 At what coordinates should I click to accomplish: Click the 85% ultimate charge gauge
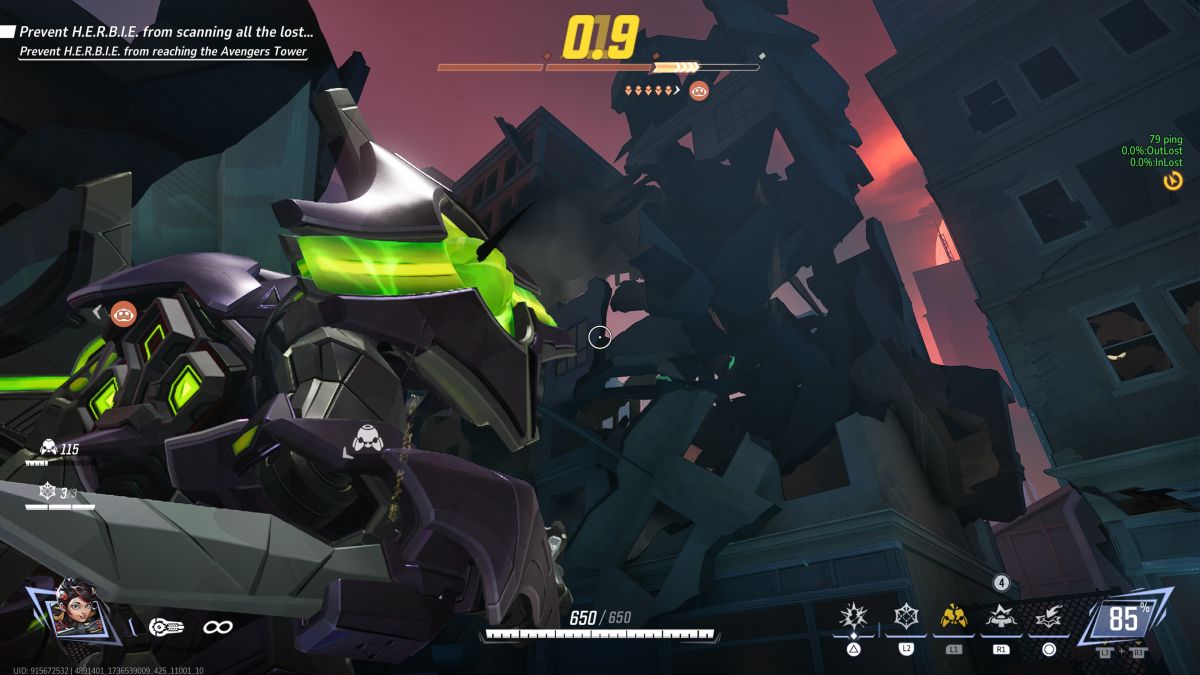coord(1123,620)
